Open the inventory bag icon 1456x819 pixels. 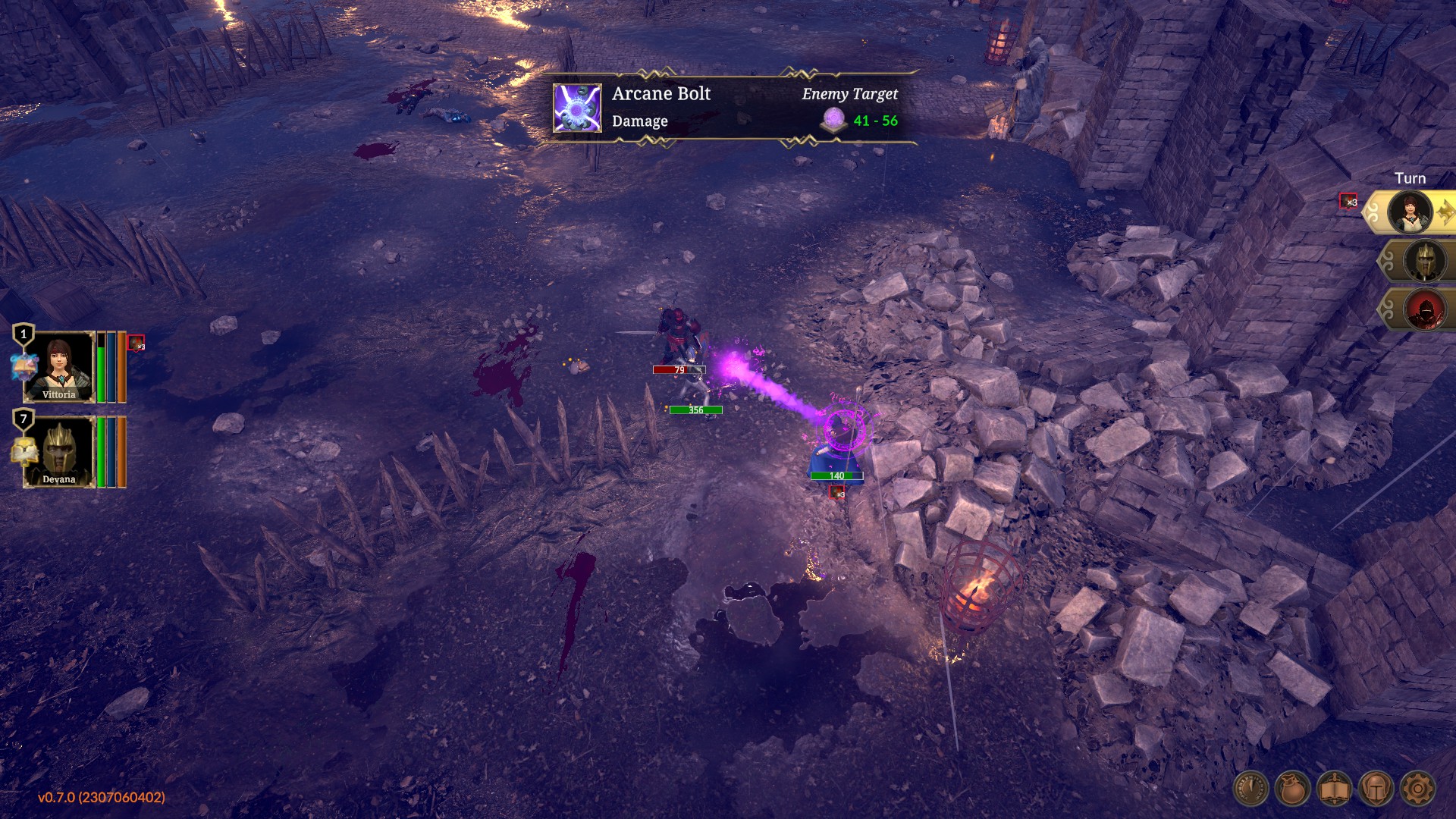pyautogui.click(x=1292, y=789)
